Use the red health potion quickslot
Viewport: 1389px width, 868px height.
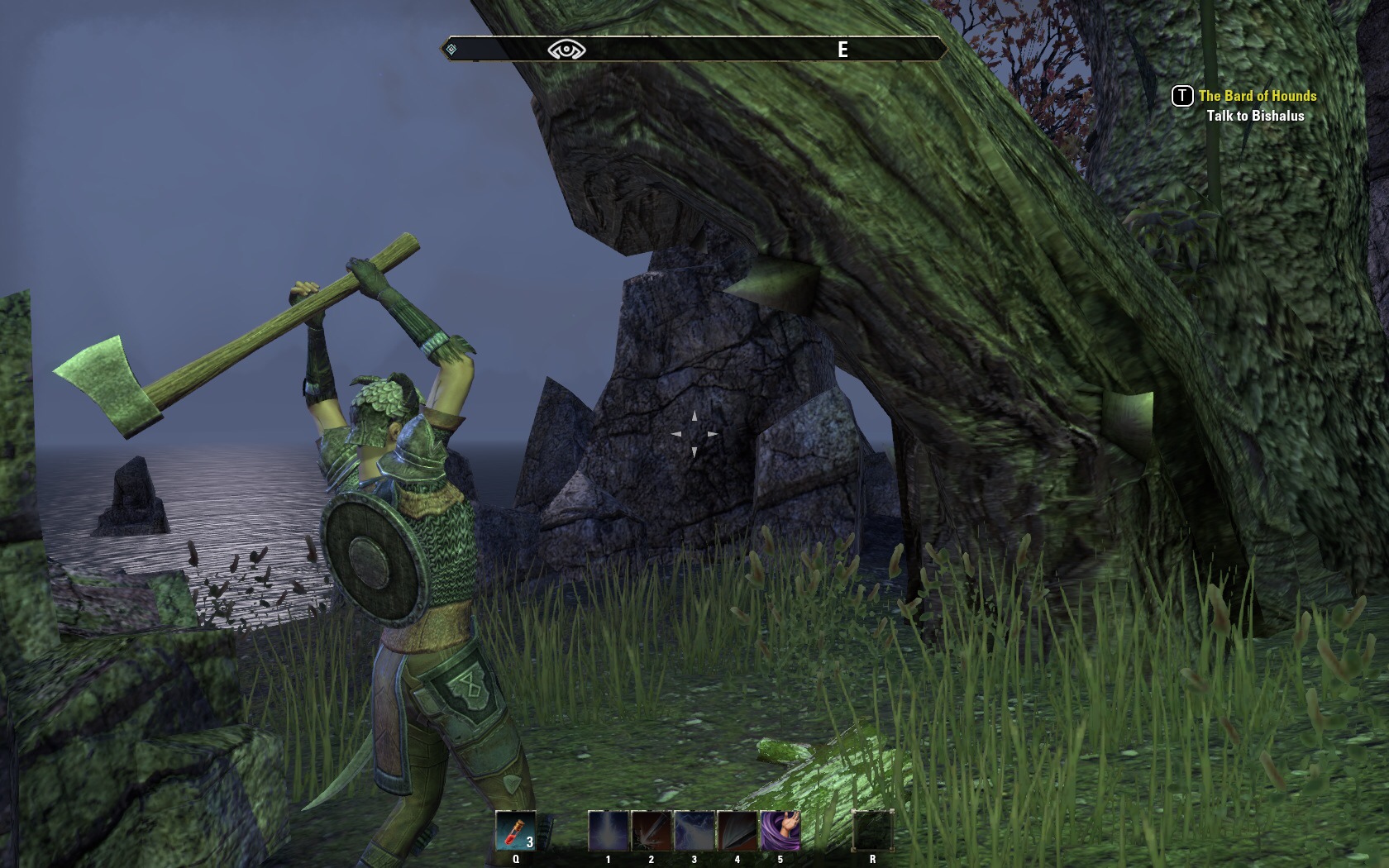516,831
